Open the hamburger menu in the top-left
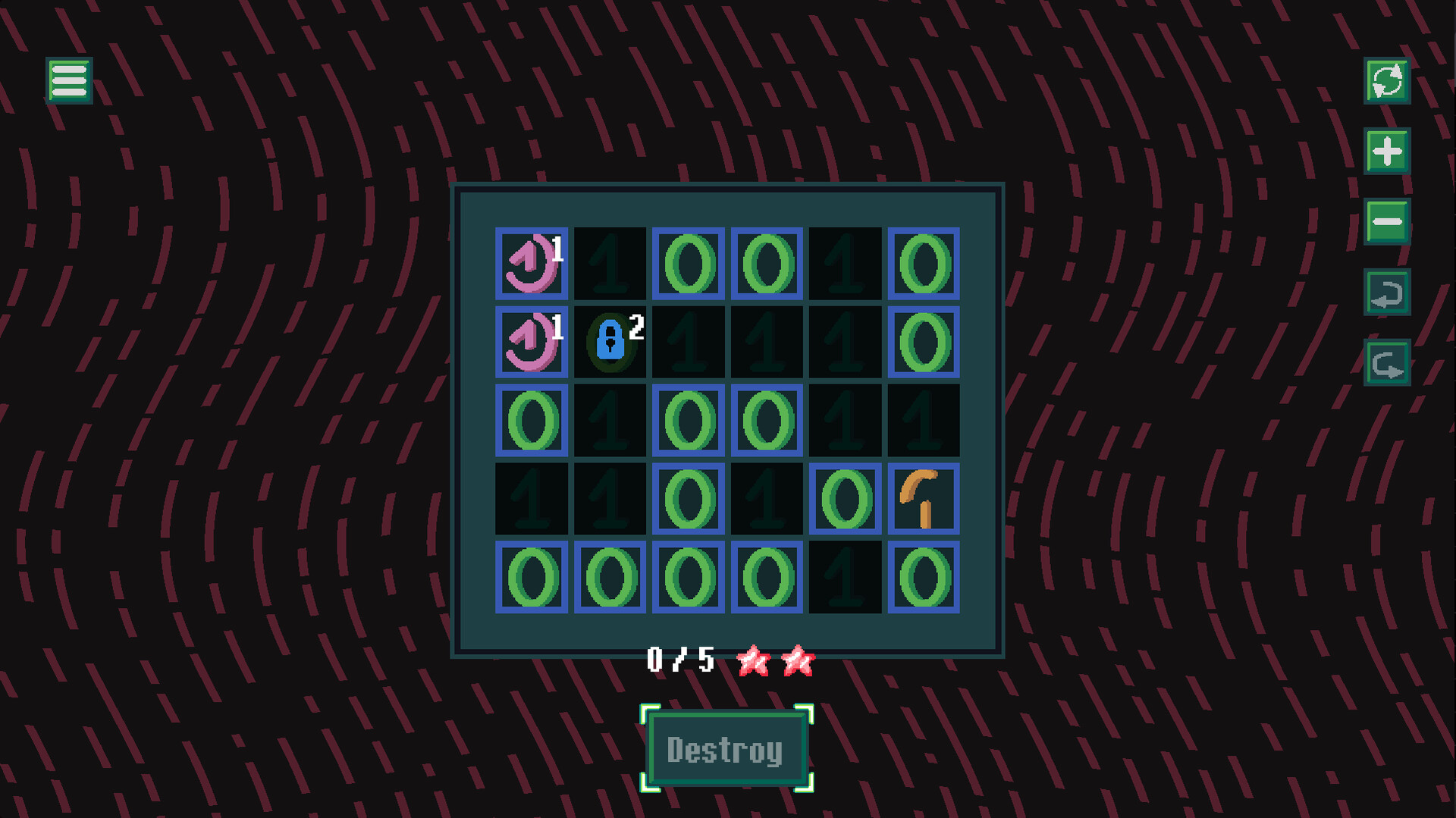The image size is (1456, 818). 68,79
